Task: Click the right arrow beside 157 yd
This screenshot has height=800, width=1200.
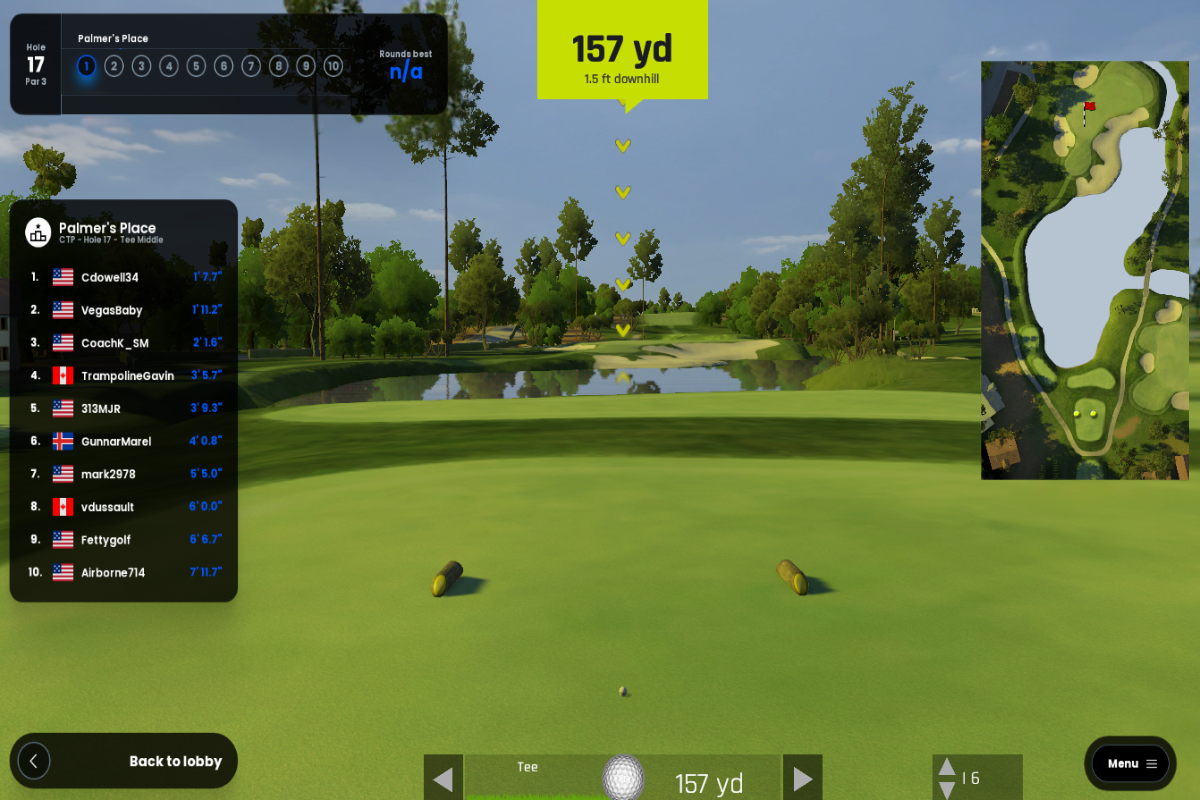Action: 802,779
